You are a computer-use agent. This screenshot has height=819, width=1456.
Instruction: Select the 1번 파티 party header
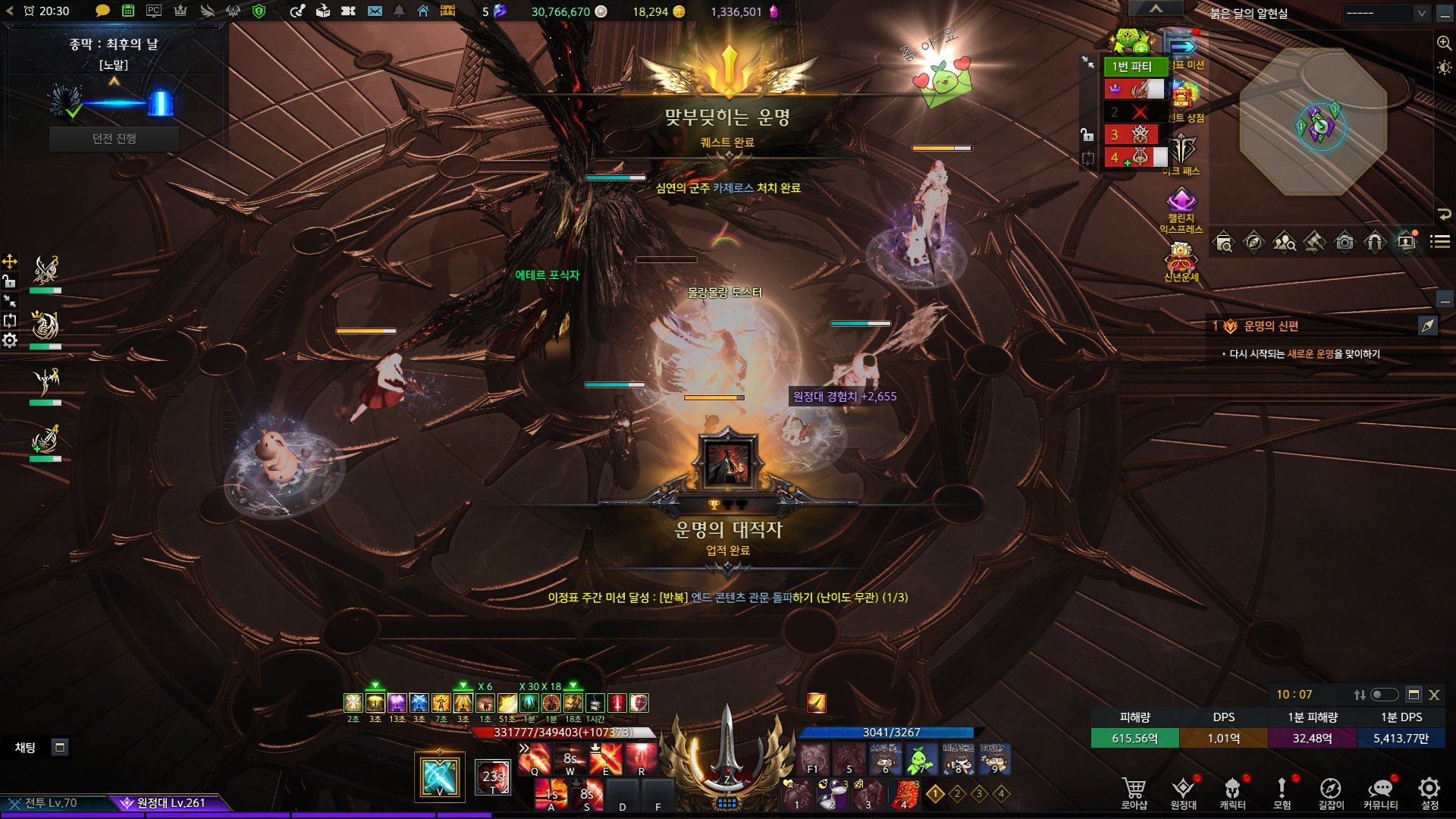click(x=1132, y=67)
